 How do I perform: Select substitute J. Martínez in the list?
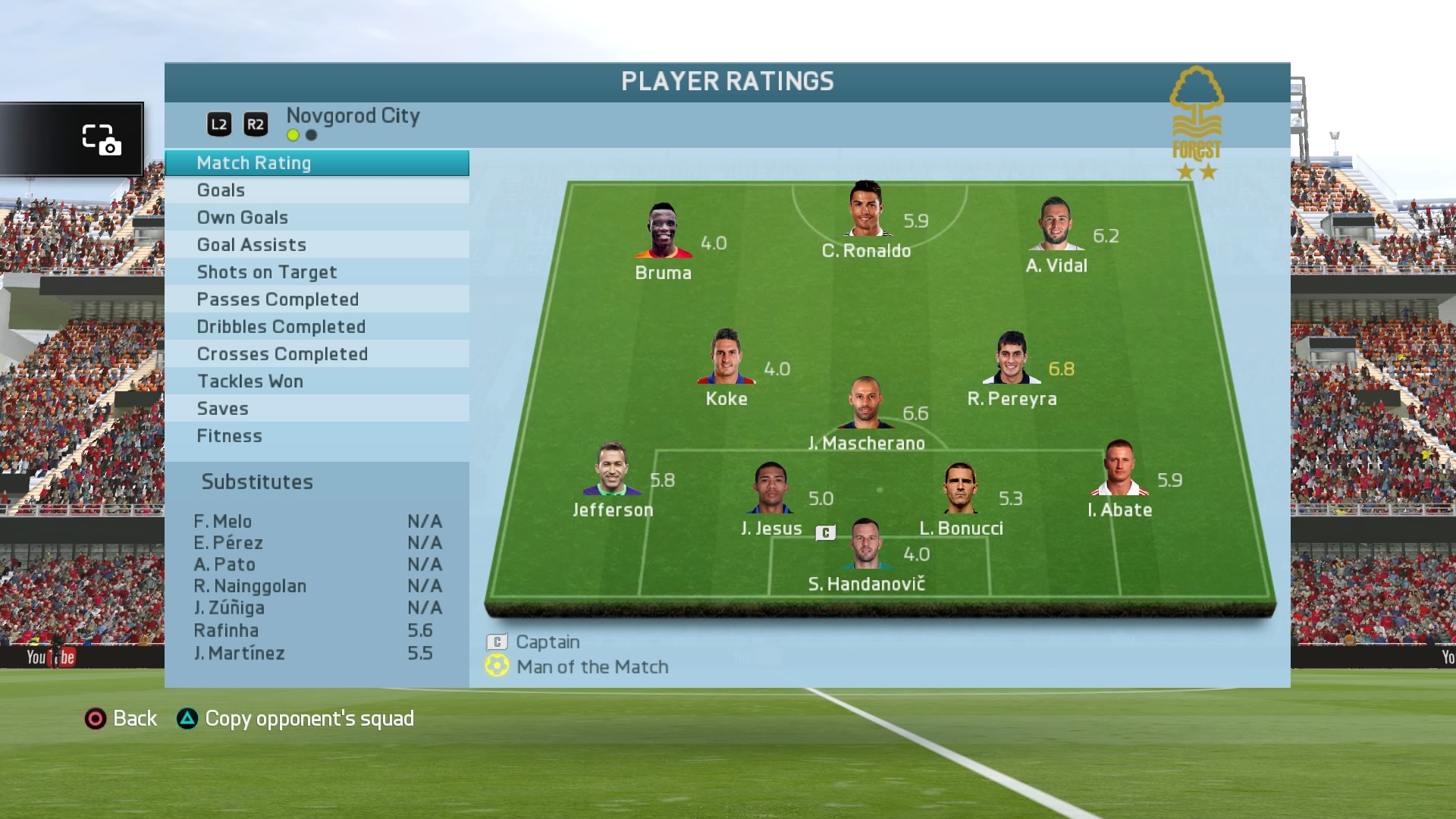pyautogui.click(x=239, y=653)
